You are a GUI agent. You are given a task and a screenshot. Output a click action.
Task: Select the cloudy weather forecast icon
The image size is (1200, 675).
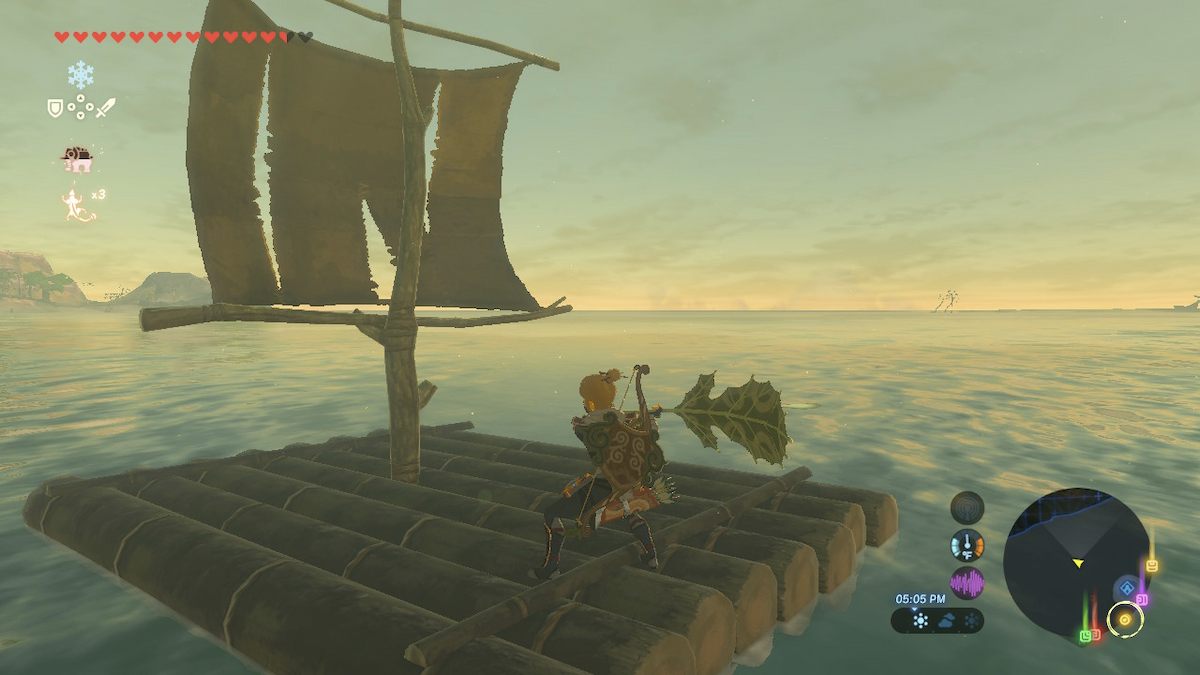coord(945,621)
